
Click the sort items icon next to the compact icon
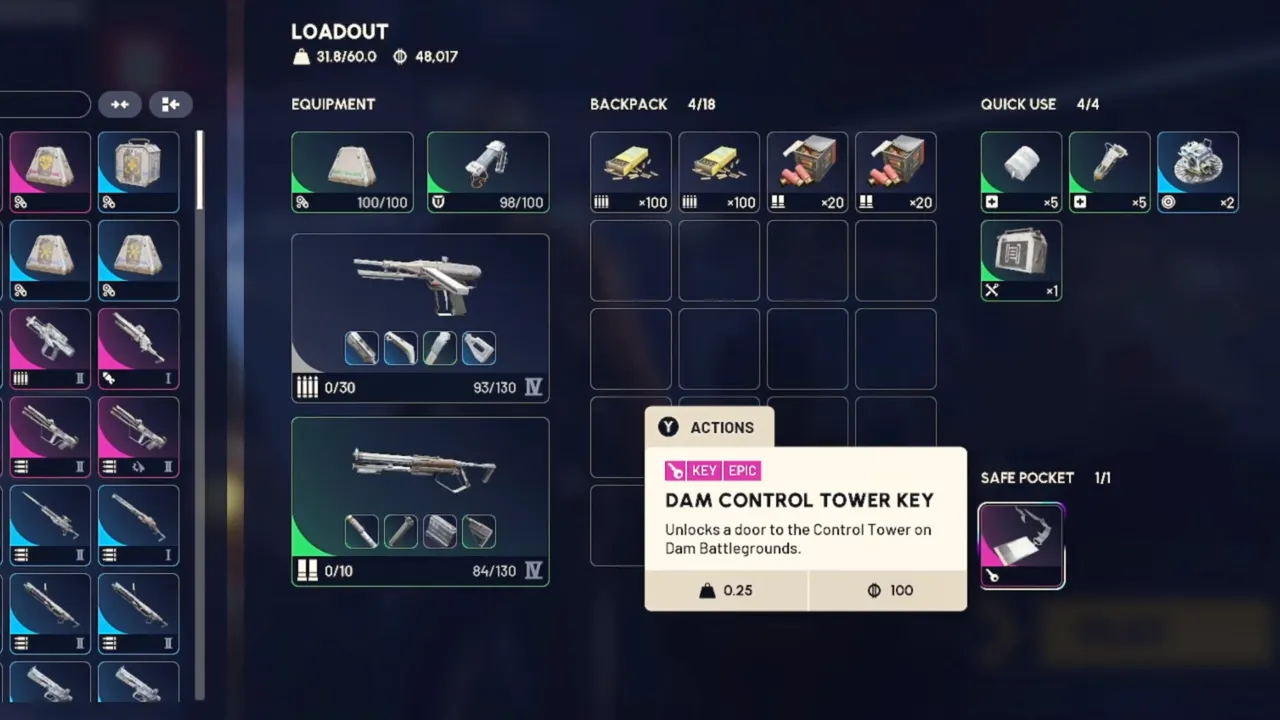[170, 104]
